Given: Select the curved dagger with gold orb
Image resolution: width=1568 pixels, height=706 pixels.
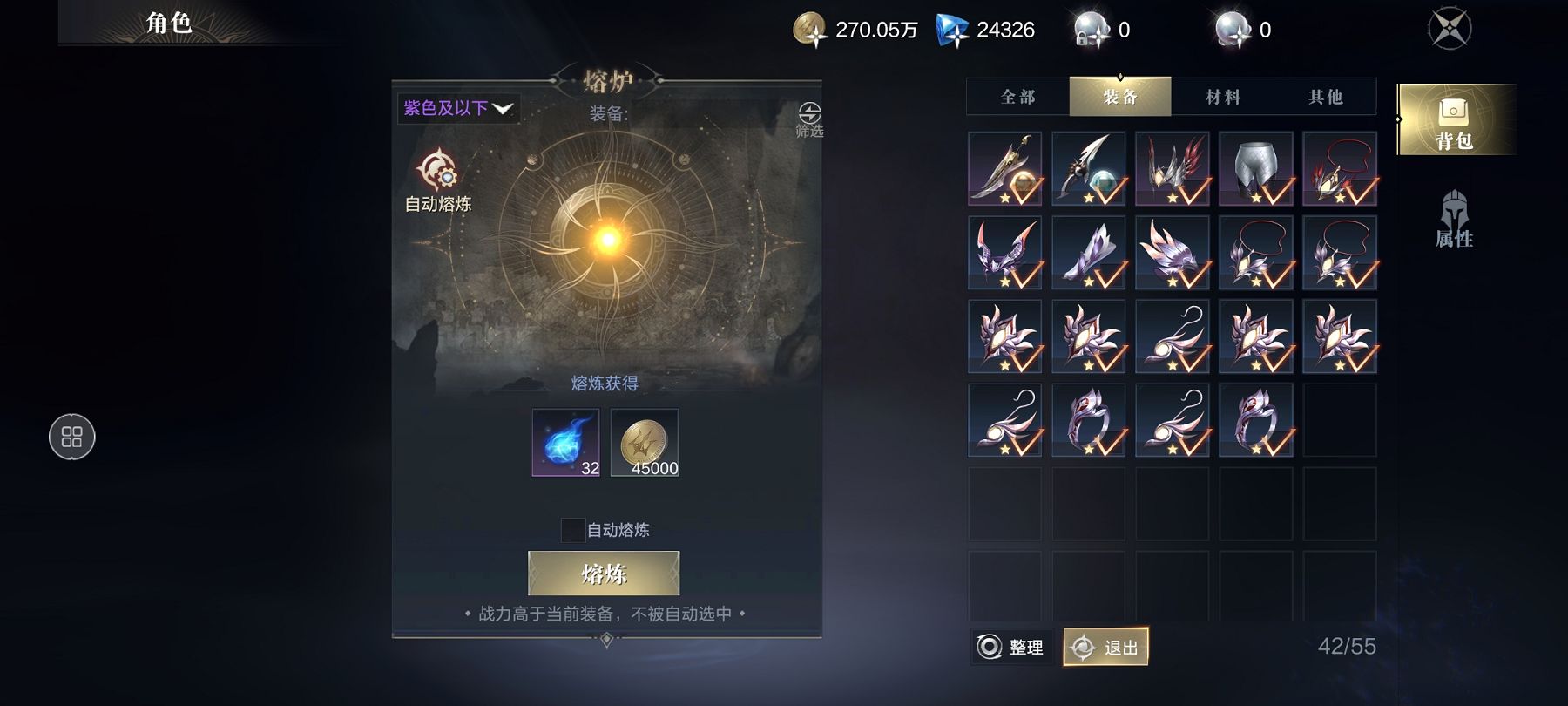Looking at the screenshot, I should click(1004, 169).
